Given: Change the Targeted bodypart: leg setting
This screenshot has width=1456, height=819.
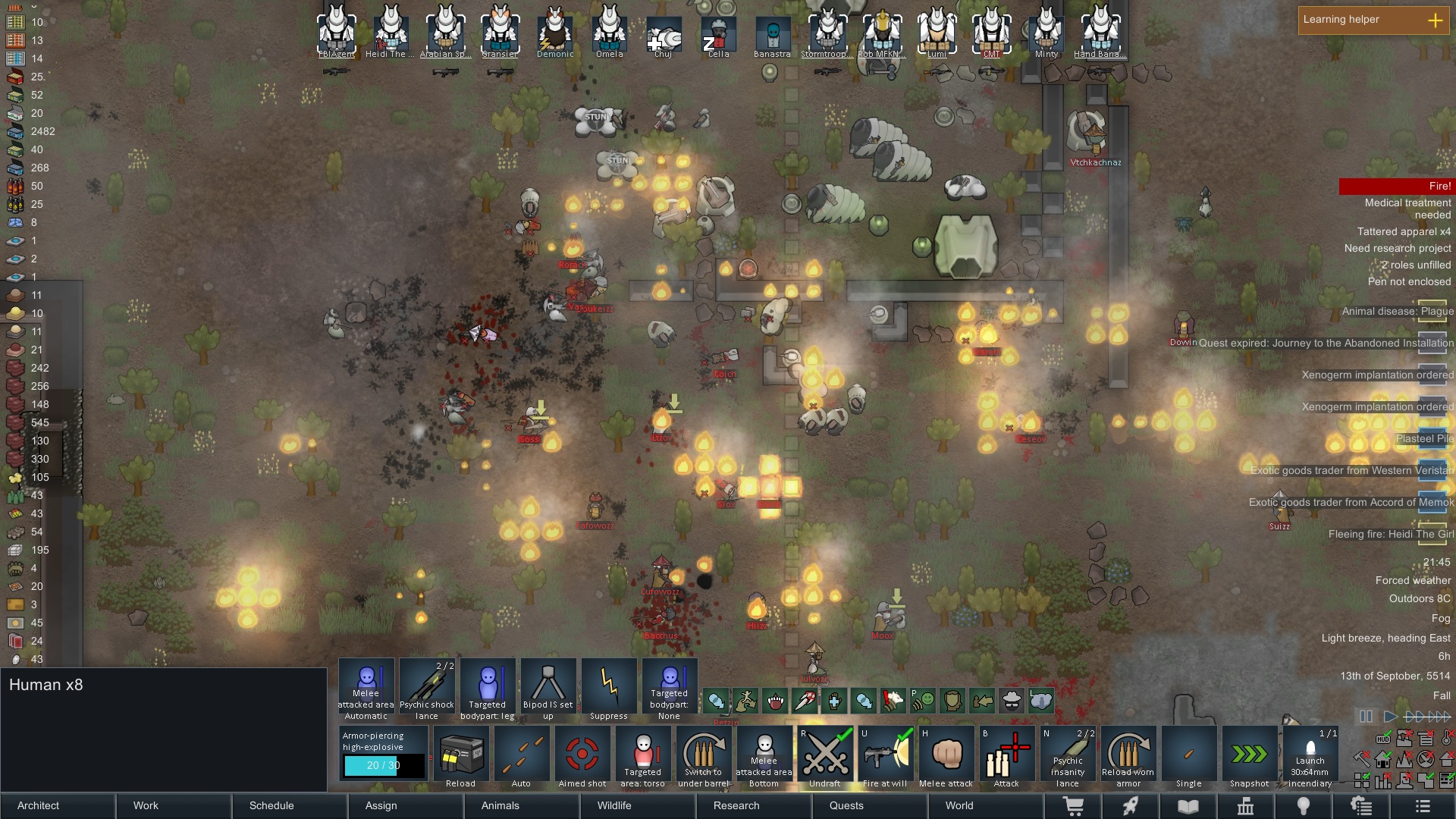Looking at the screenshot, I should point(488,686).
